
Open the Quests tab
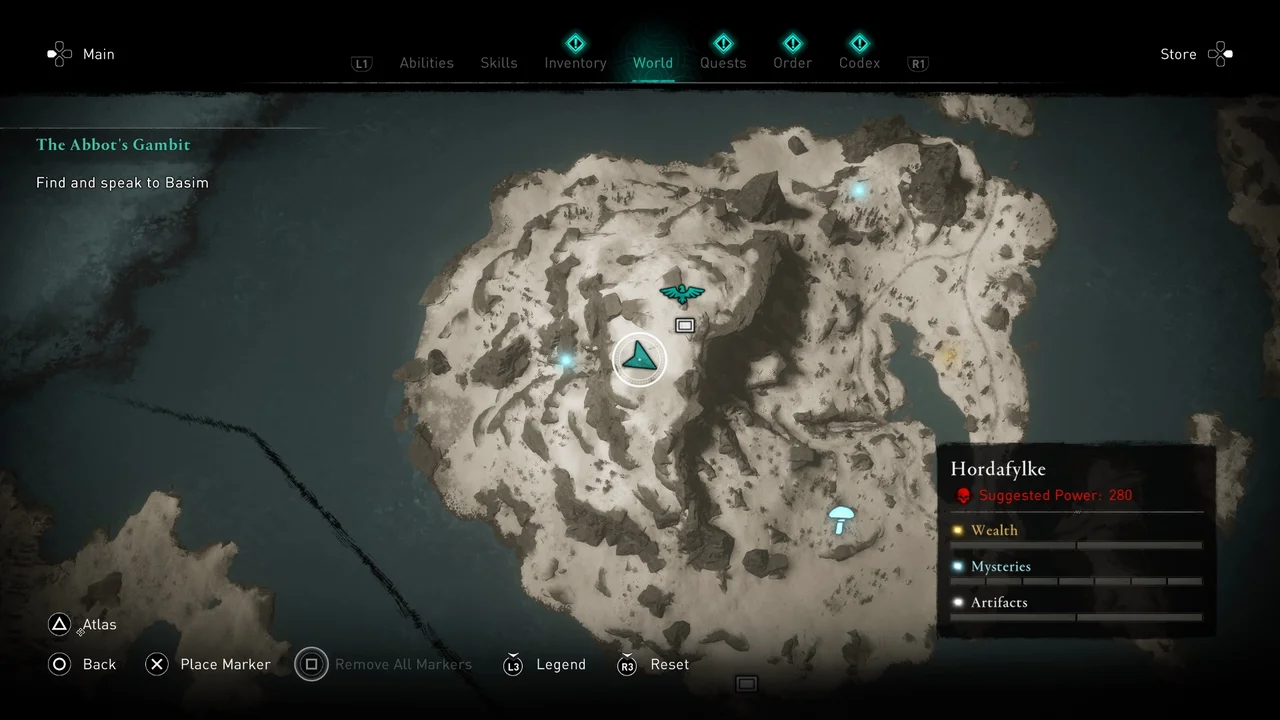coord(723,63)
